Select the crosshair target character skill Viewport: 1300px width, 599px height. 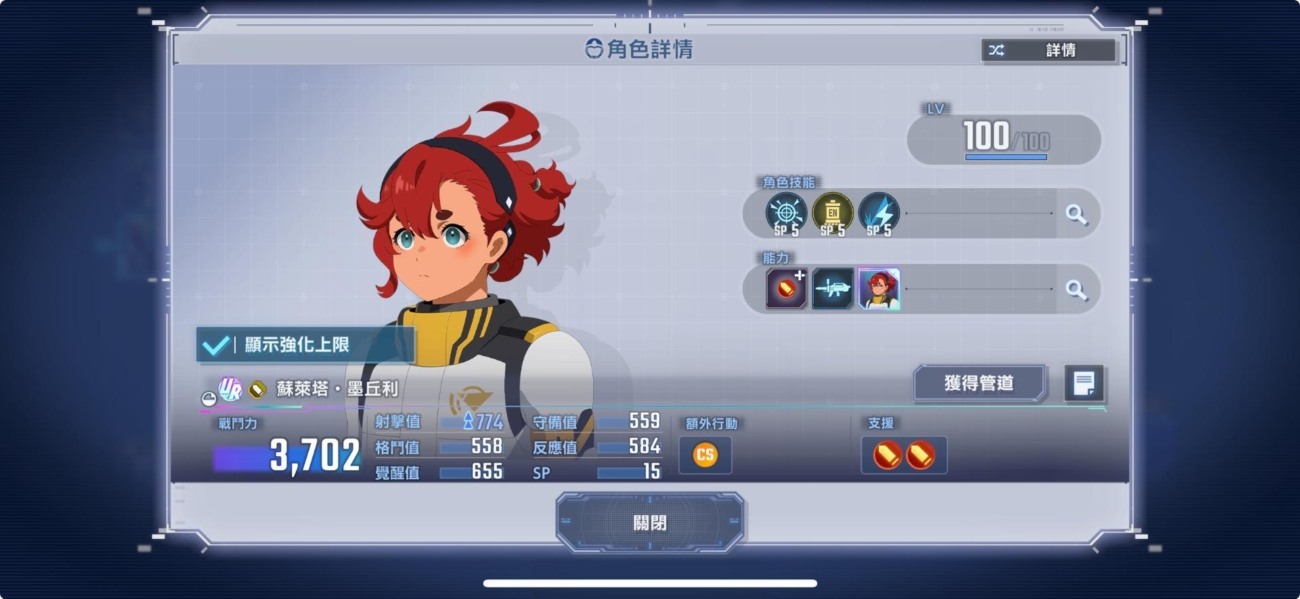pyautogui.click(x=786, y=213)
